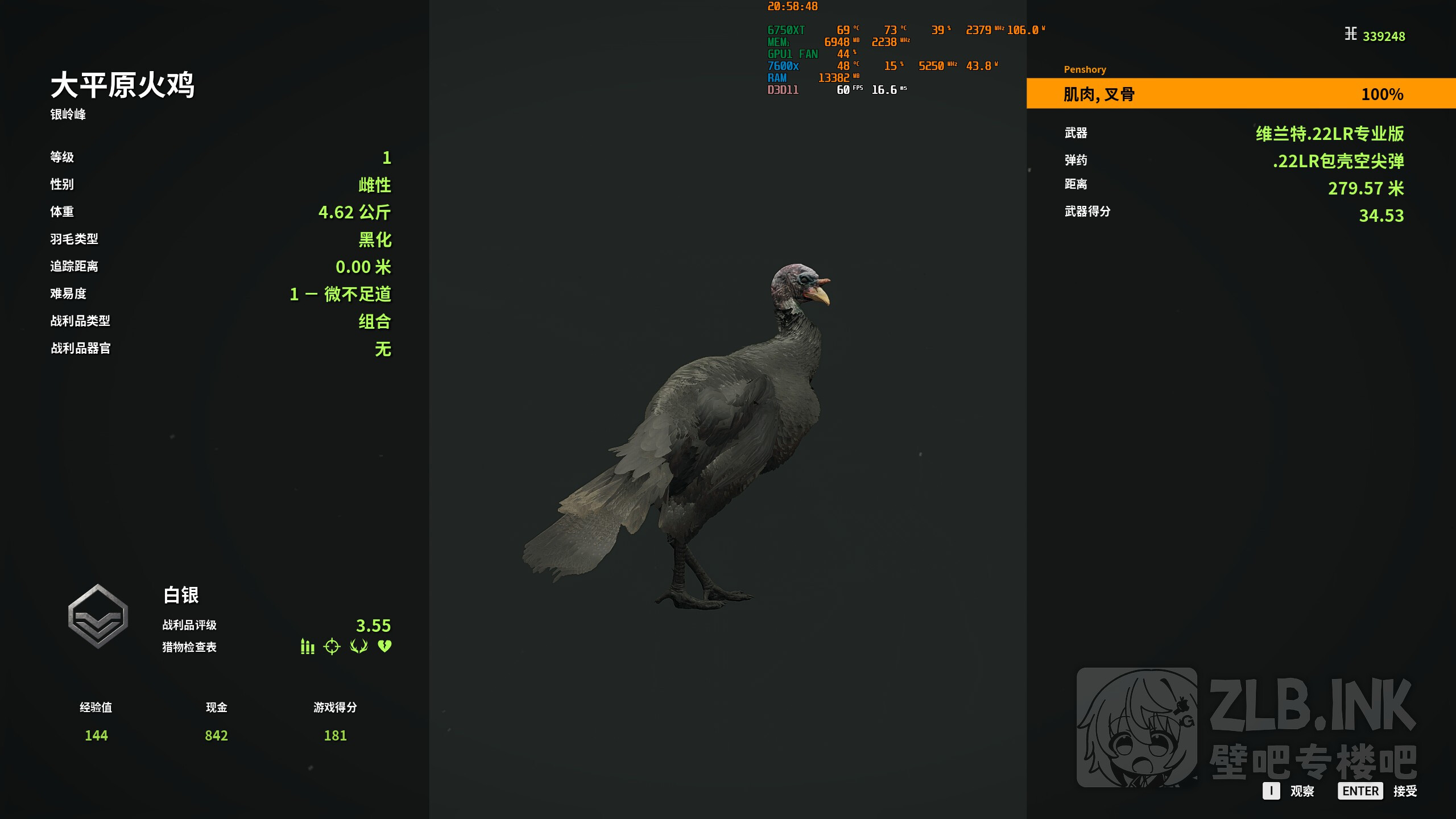The height and width of the screenshot is (819, 1456).
Task: Choose the 观察 inspect option
Action: click(1289, 791)
